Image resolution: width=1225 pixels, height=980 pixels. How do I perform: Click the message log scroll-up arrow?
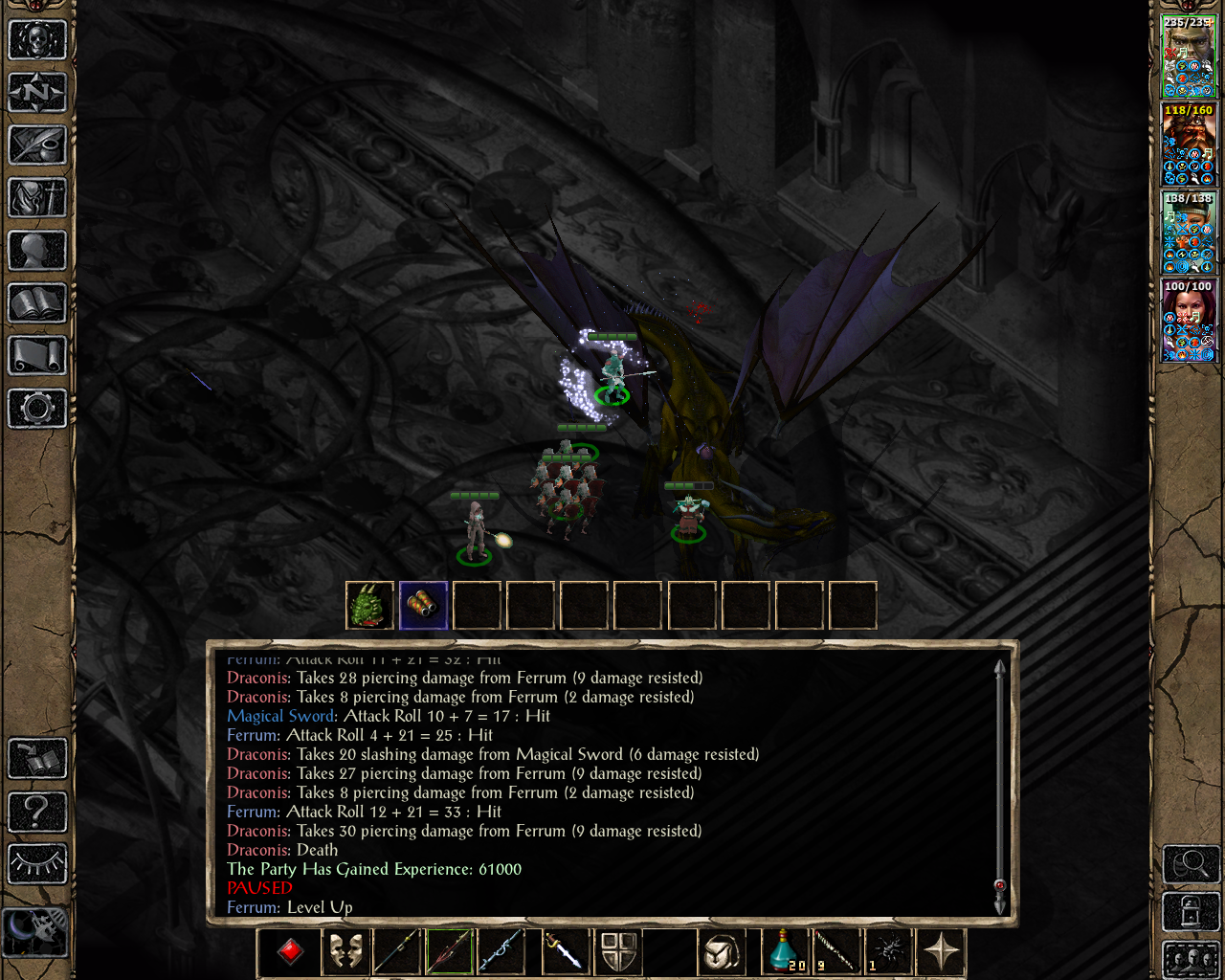[999, 665]
